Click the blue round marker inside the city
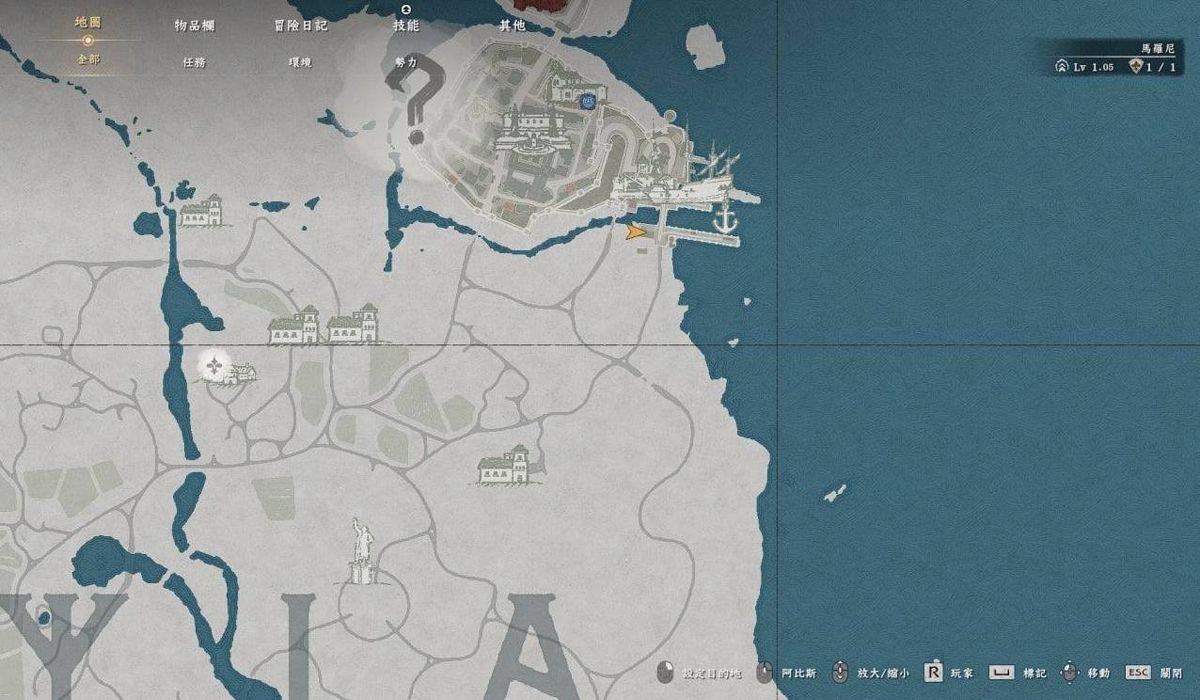Screen dimensions: 1200x700 click(588, 101)
